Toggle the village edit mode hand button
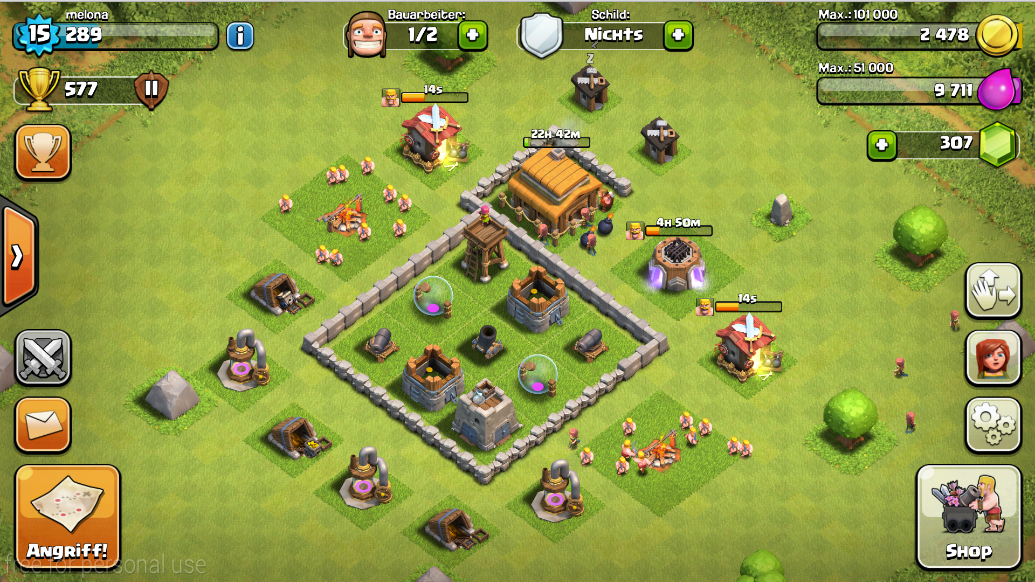Screen dimensions: 1035x582 click(x=993, y=291)
